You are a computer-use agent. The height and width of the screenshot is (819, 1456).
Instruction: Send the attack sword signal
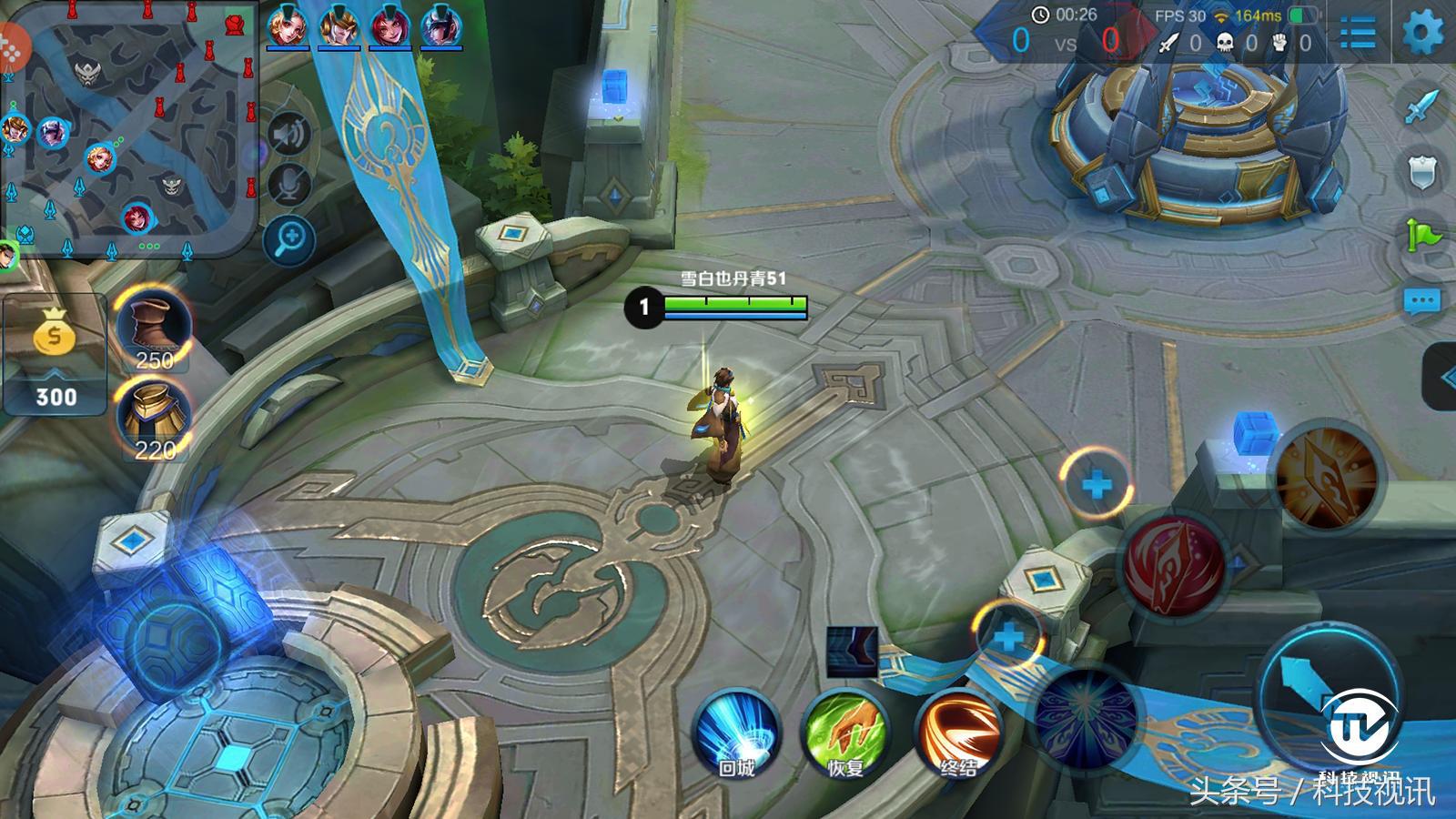(x=1422, y=106)
